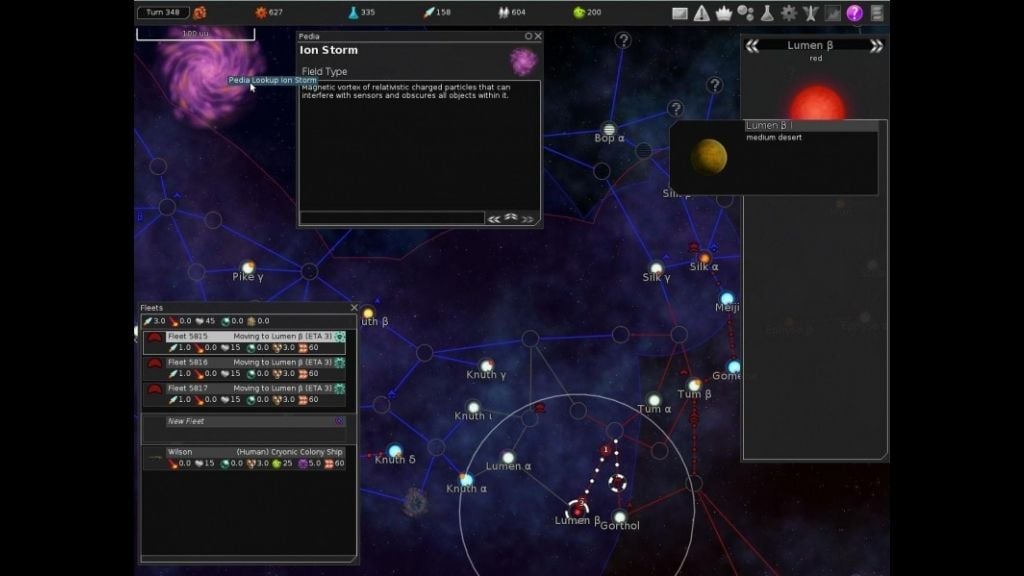1024x576 pixels.
Task: Open the ship design screen icon
Action: pos(811,13)
